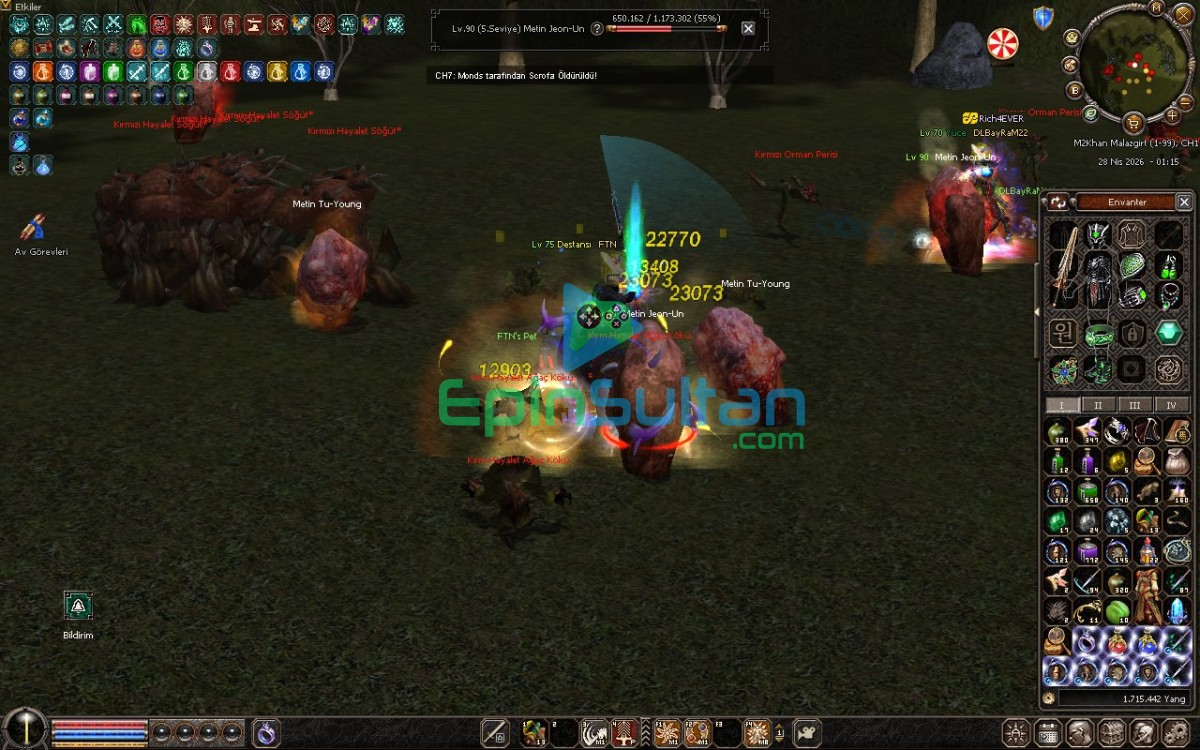Open Av Görevleri hunting quests
This screenshot has width=1200, height=750.
[x=34, y=229]
